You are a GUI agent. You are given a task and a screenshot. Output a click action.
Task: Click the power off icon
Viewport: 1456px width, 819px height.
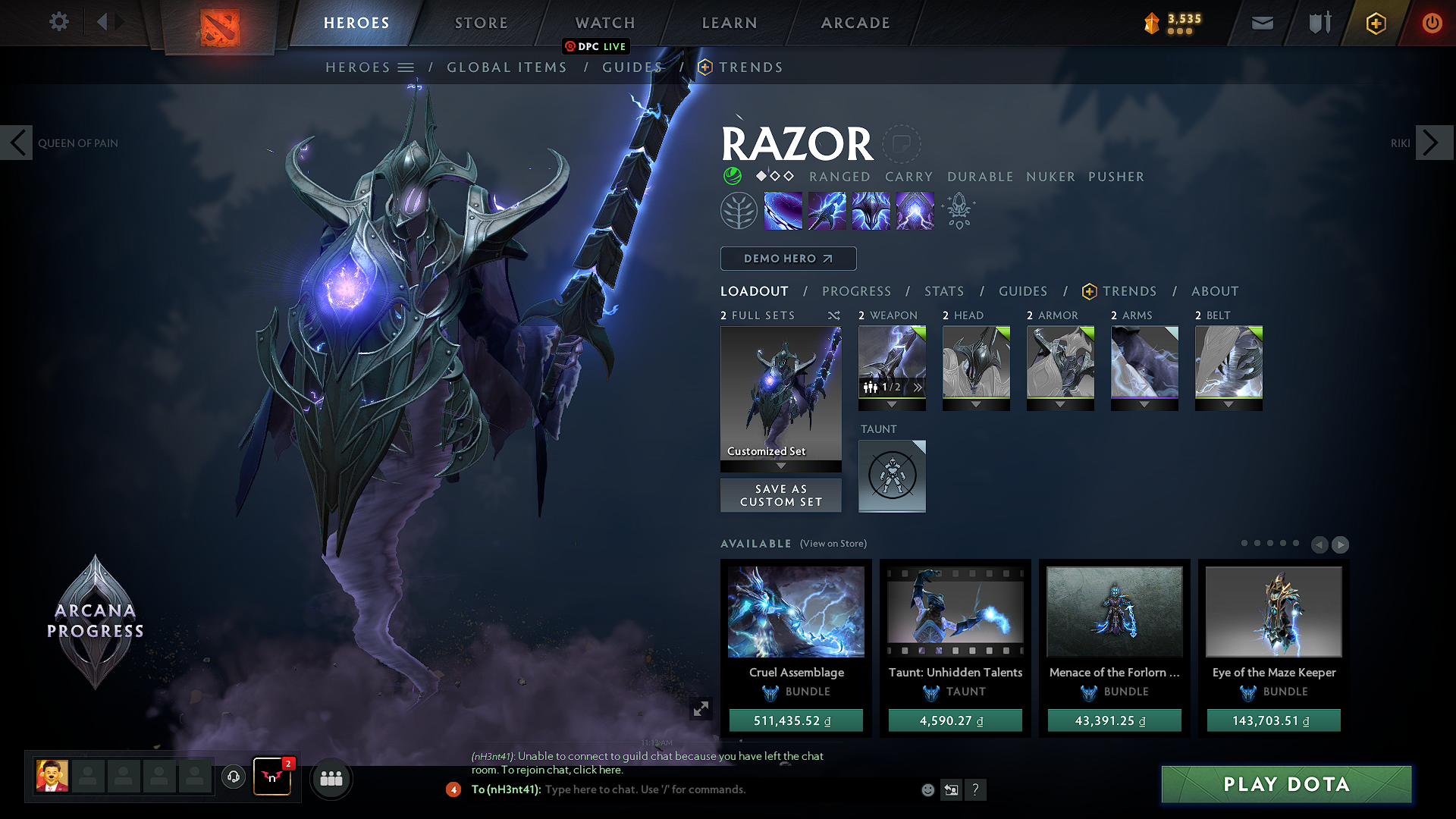tap(1432, 23)
